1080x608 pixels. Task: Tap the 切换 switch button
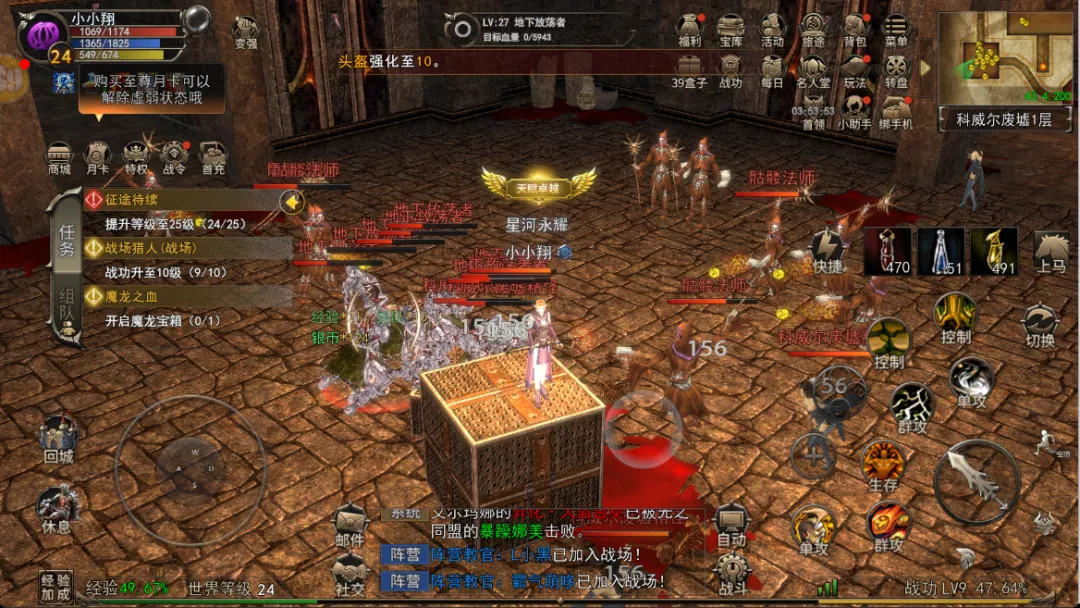click(1040, 325)
